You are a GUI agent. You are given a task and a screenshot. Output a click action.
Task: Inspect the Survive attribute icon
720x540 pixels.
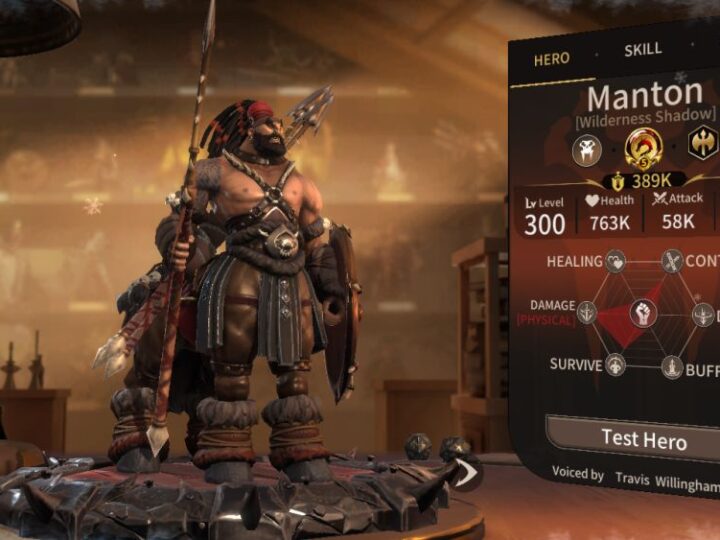coord(616,365)
